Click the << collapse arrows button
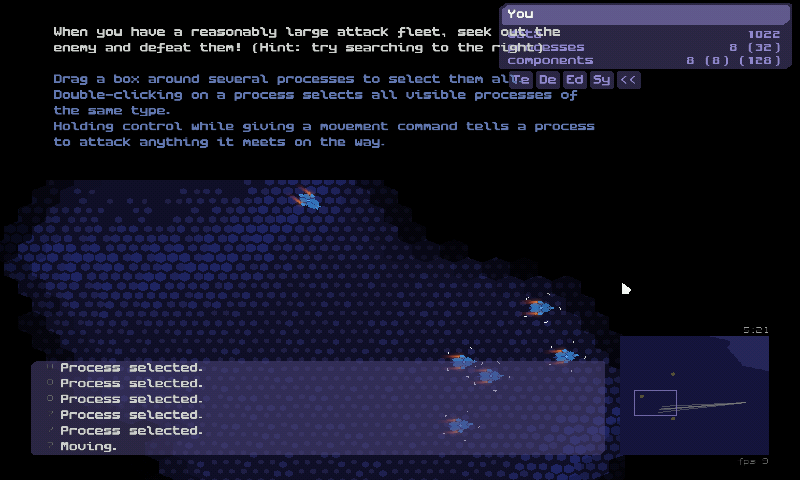Screen dimensions: 800x480 tap(628, 80)
